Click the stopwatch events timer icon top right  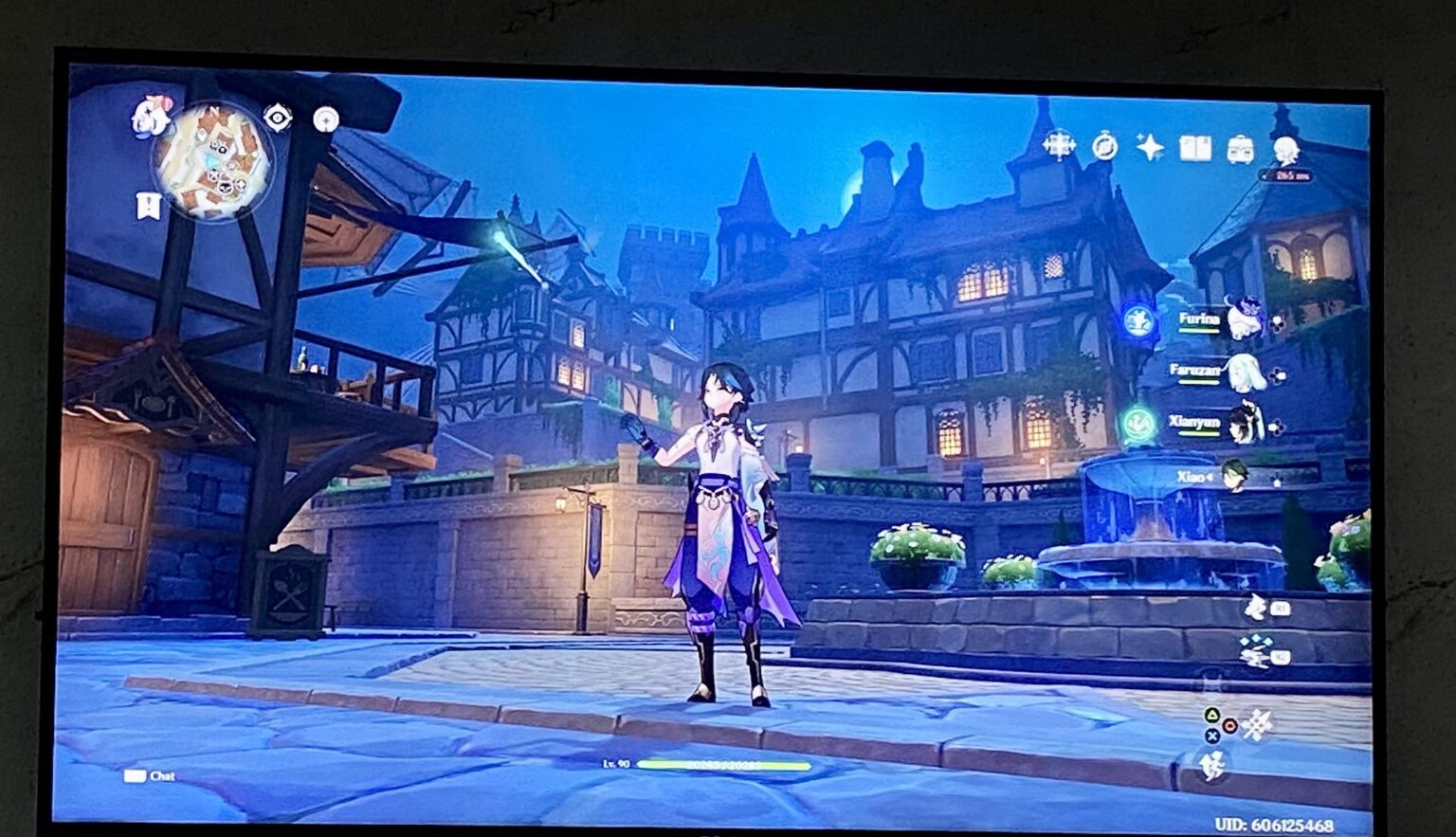pyautogui.click(x=1104, y=146)
